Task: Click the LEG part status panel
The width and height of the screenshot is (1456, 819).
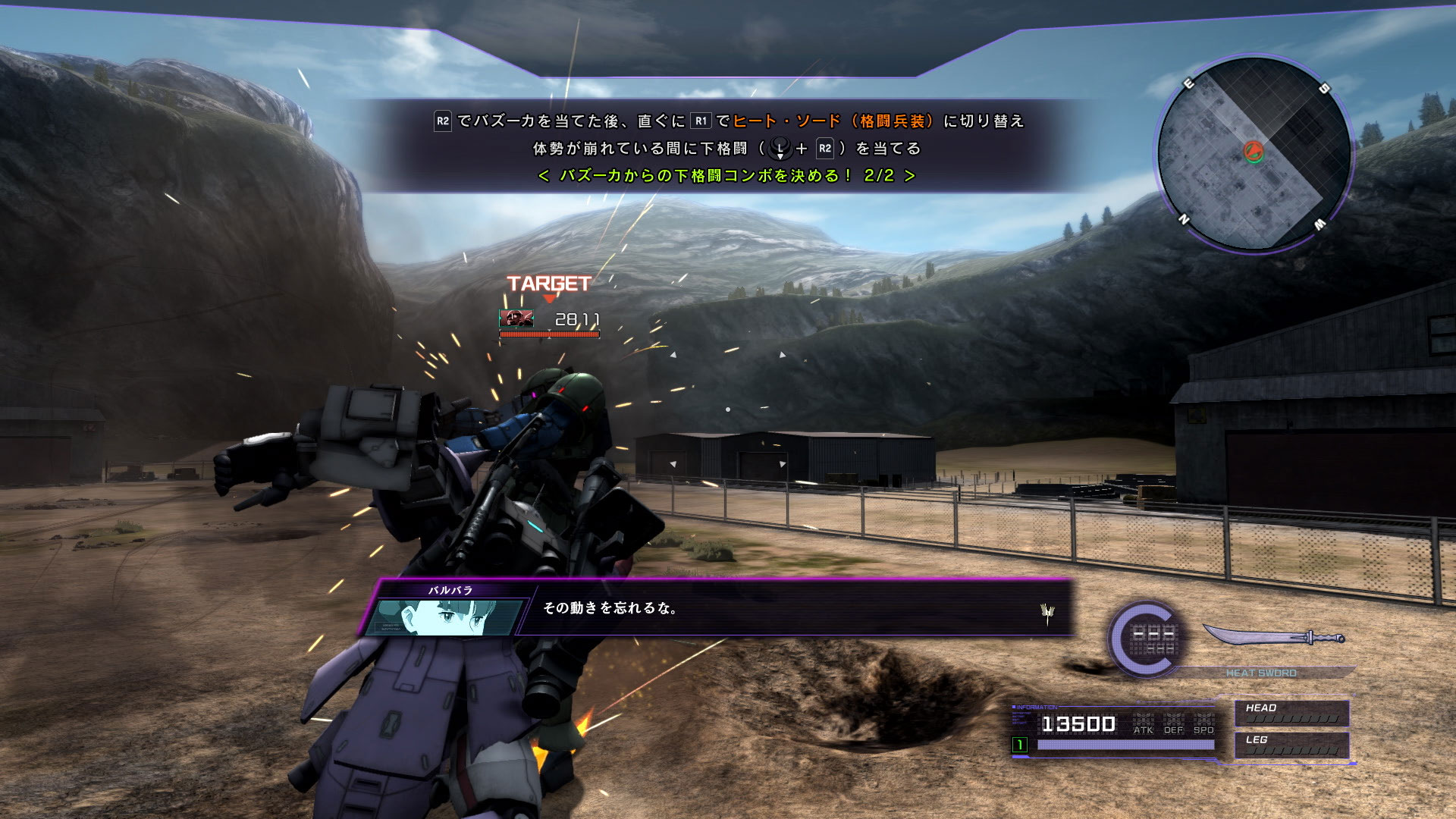Action: point(1291,745)
